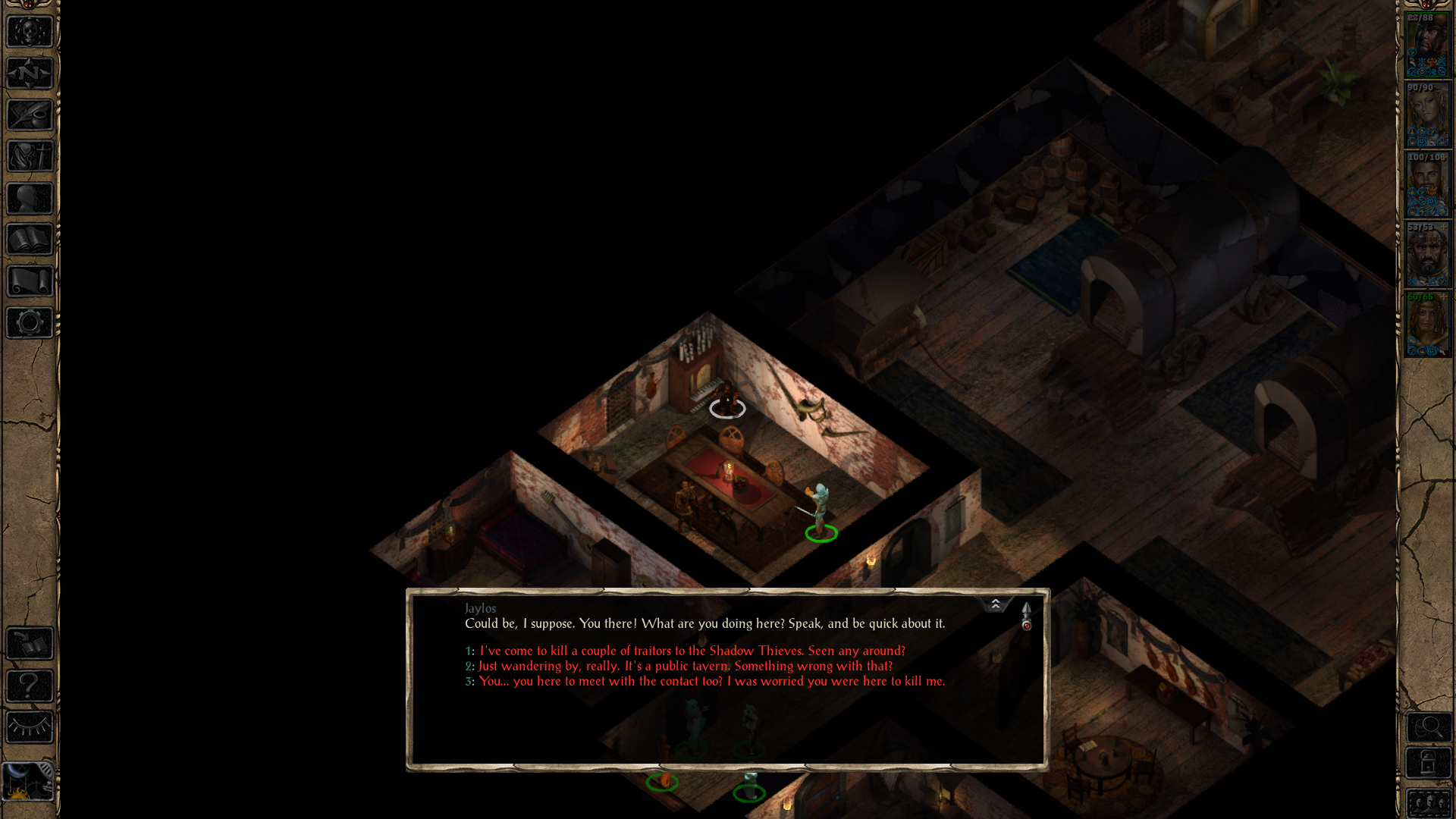Choose reply about killing Shadow Thieves traitors
Viewport: 1456px width, 819px height.
(x=690, y=651)
